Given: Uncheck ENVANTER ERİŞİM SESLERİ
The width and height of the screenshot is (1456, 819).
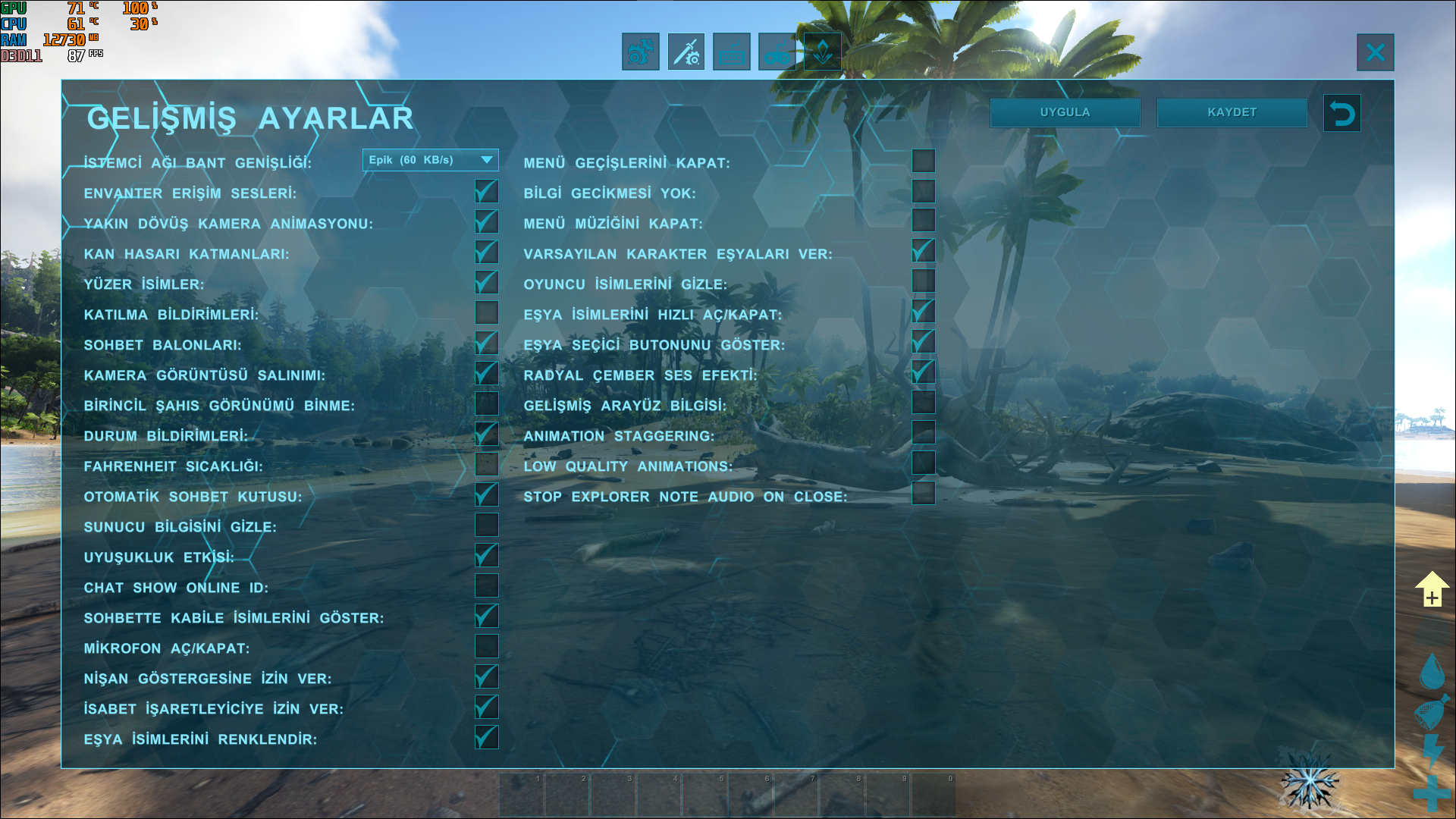Looking at the screenshot, I should point(486,191).
